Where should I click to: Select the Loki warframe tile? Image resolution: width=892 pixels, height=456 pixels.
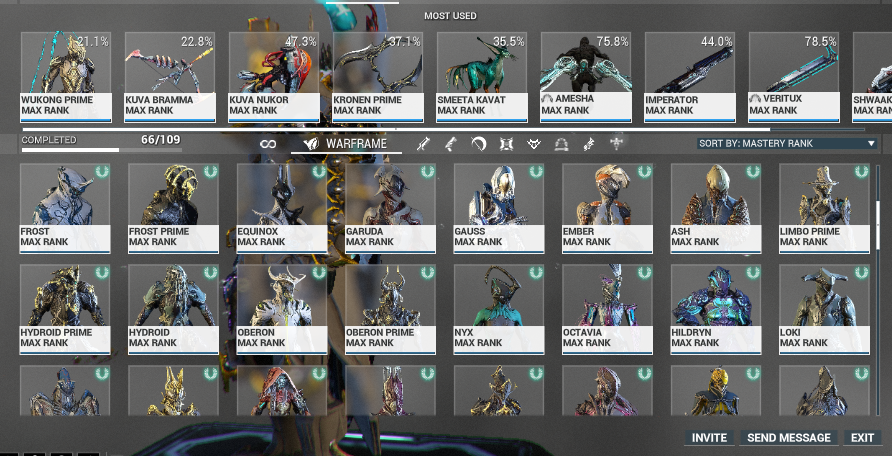coord(824,308)
